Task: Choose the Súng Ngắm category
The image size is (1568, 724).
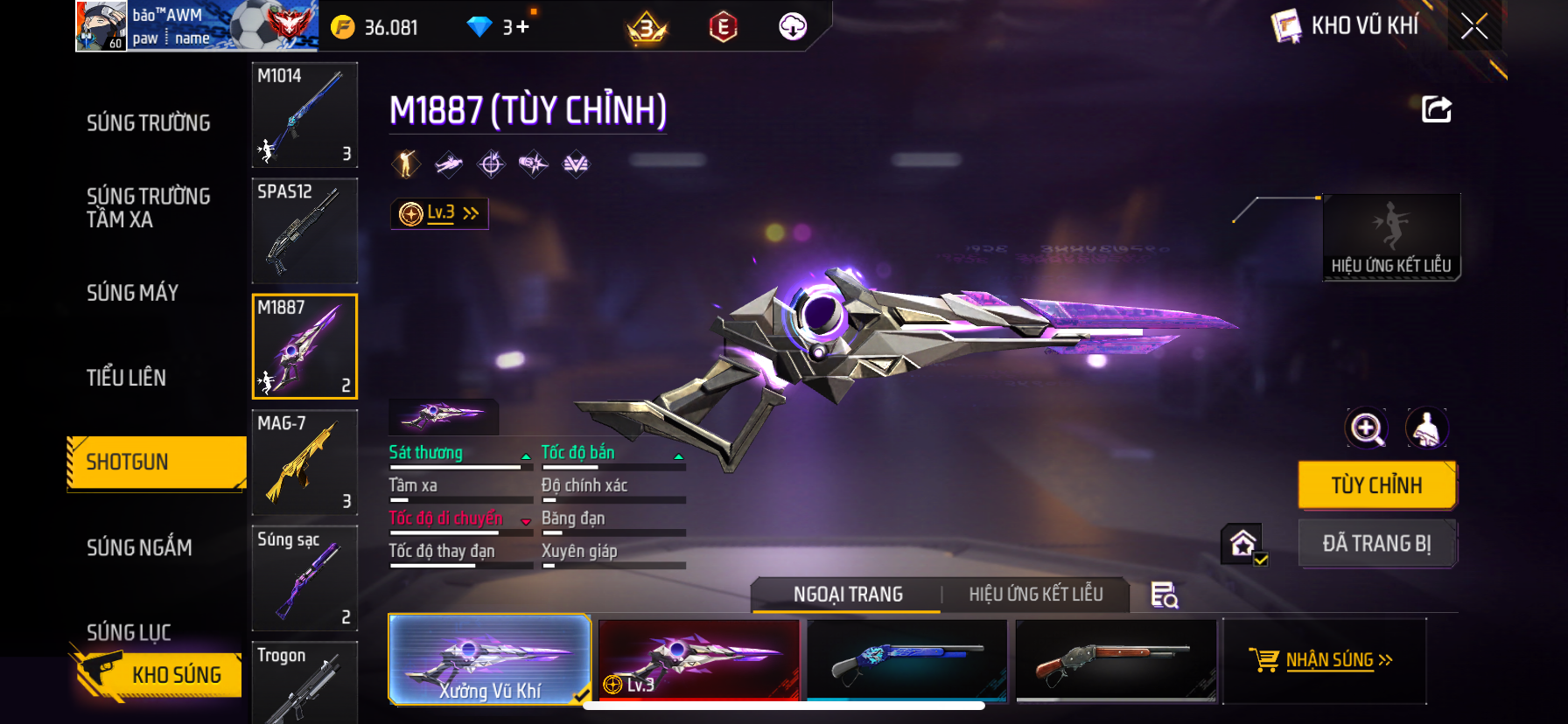Action: [x=139, y=547]
